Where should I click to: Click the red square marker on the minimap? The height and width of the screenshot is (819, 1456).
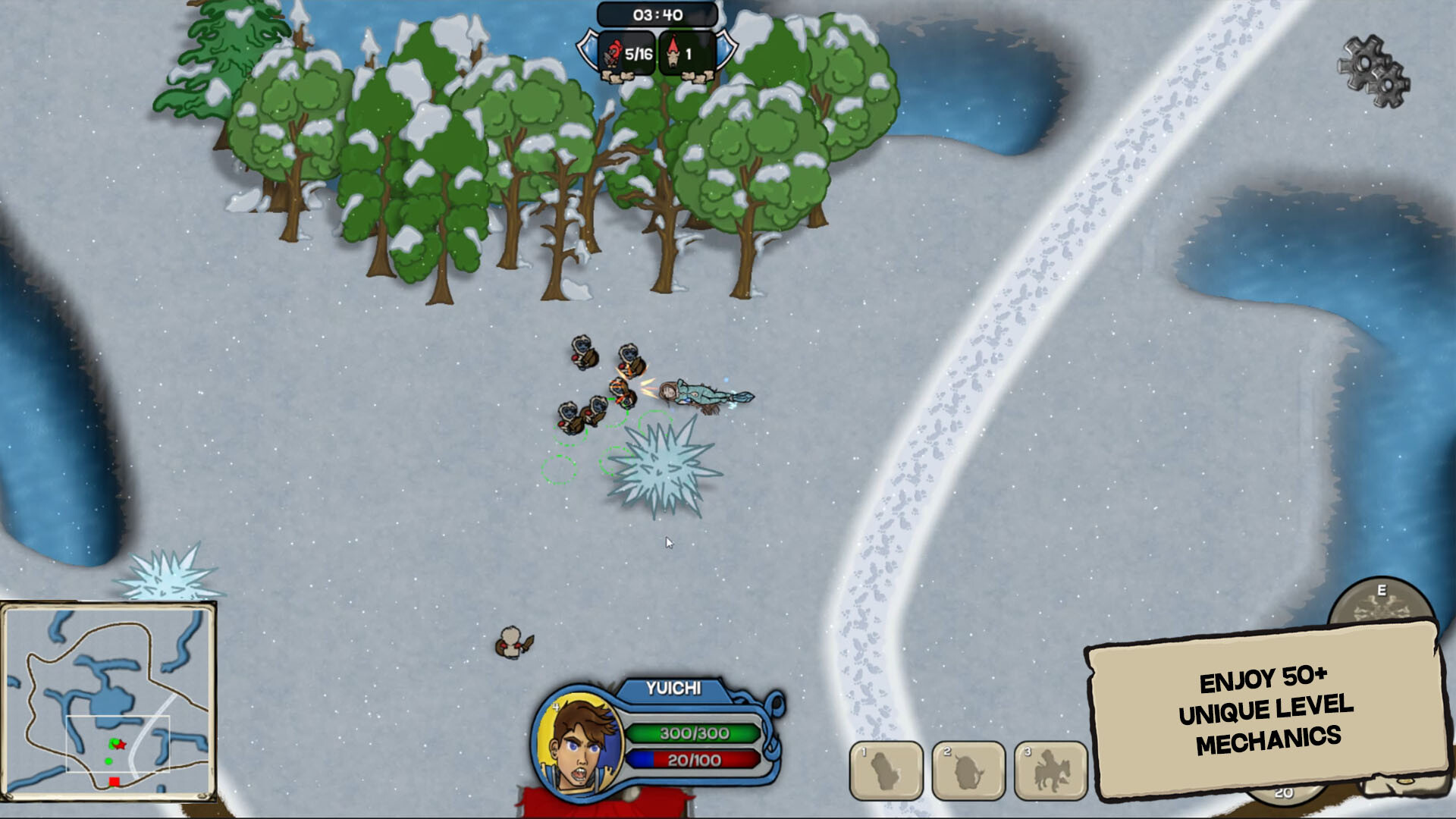pyautogui.click(x=113, y=781)
